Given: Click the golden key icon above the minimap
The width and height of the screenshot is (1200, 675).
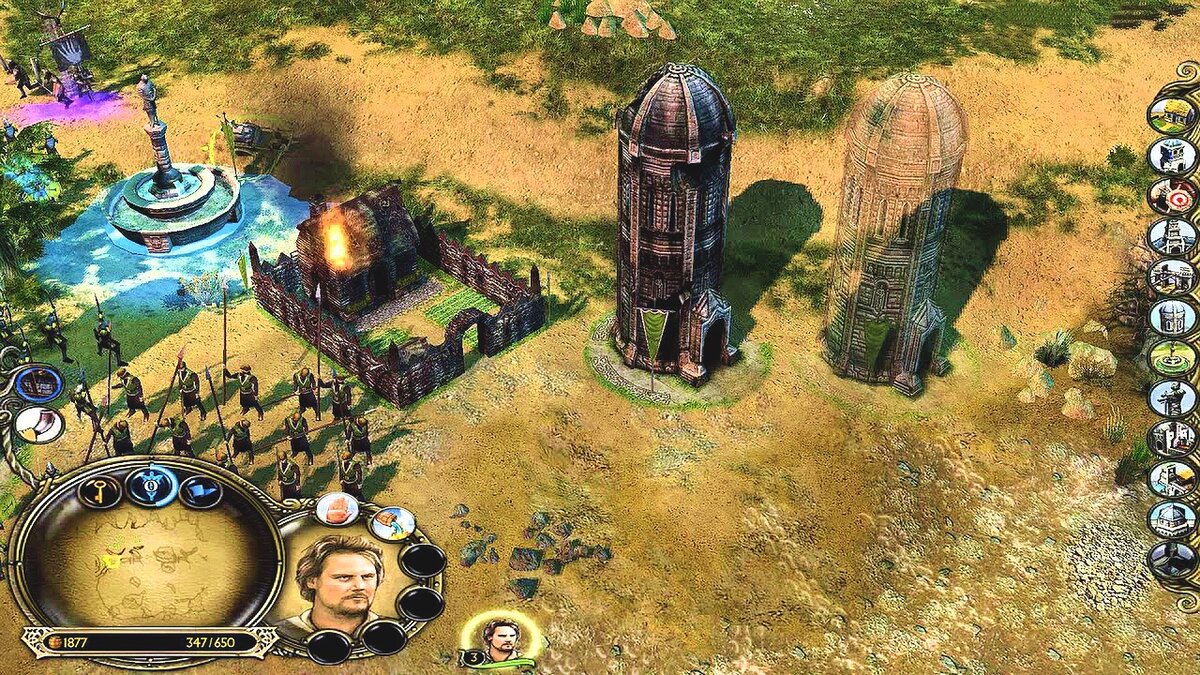Looking at the screenshot, I should click(100, 490).
